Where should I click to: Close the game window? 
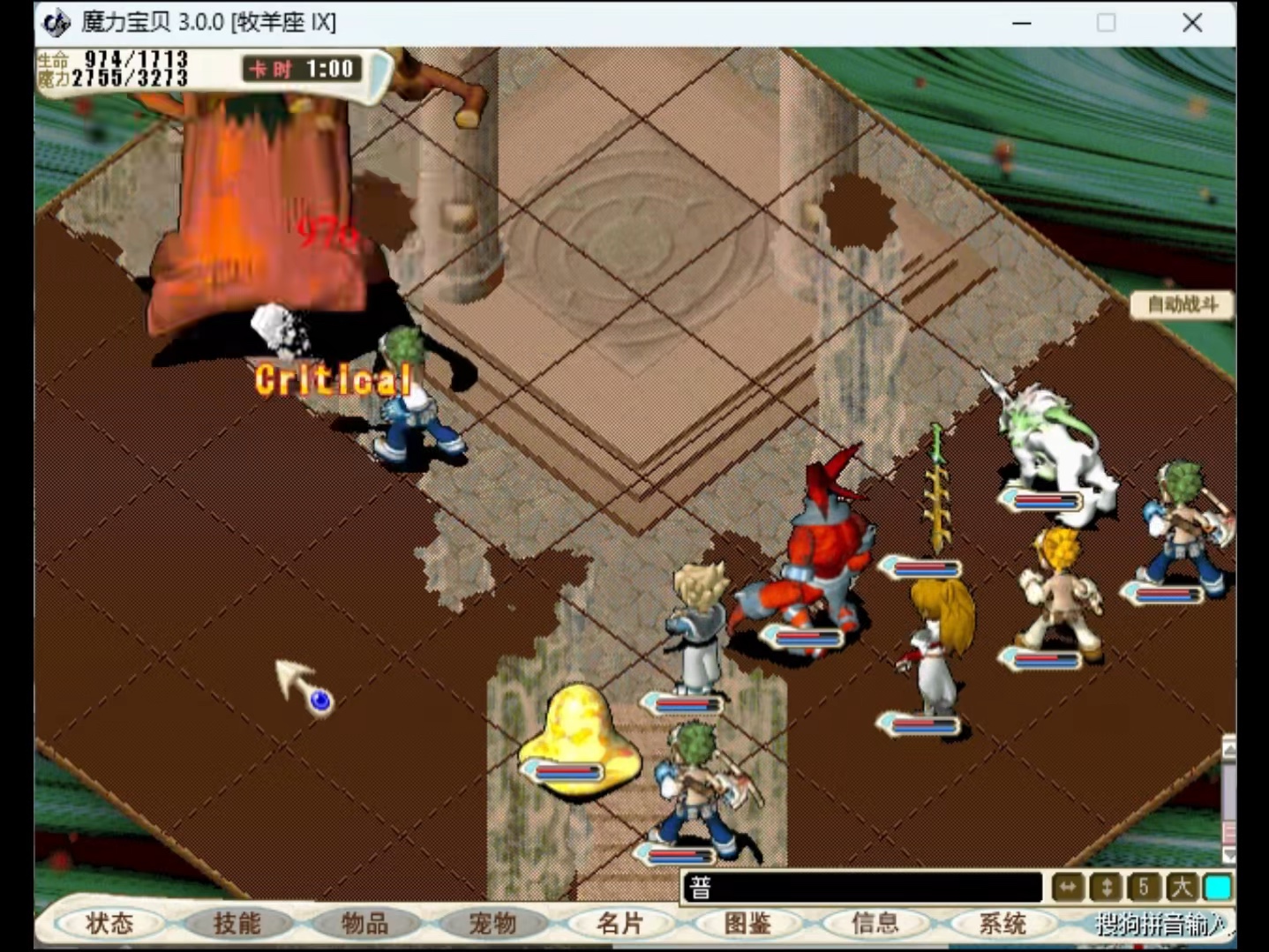[x=1192, y=23]
